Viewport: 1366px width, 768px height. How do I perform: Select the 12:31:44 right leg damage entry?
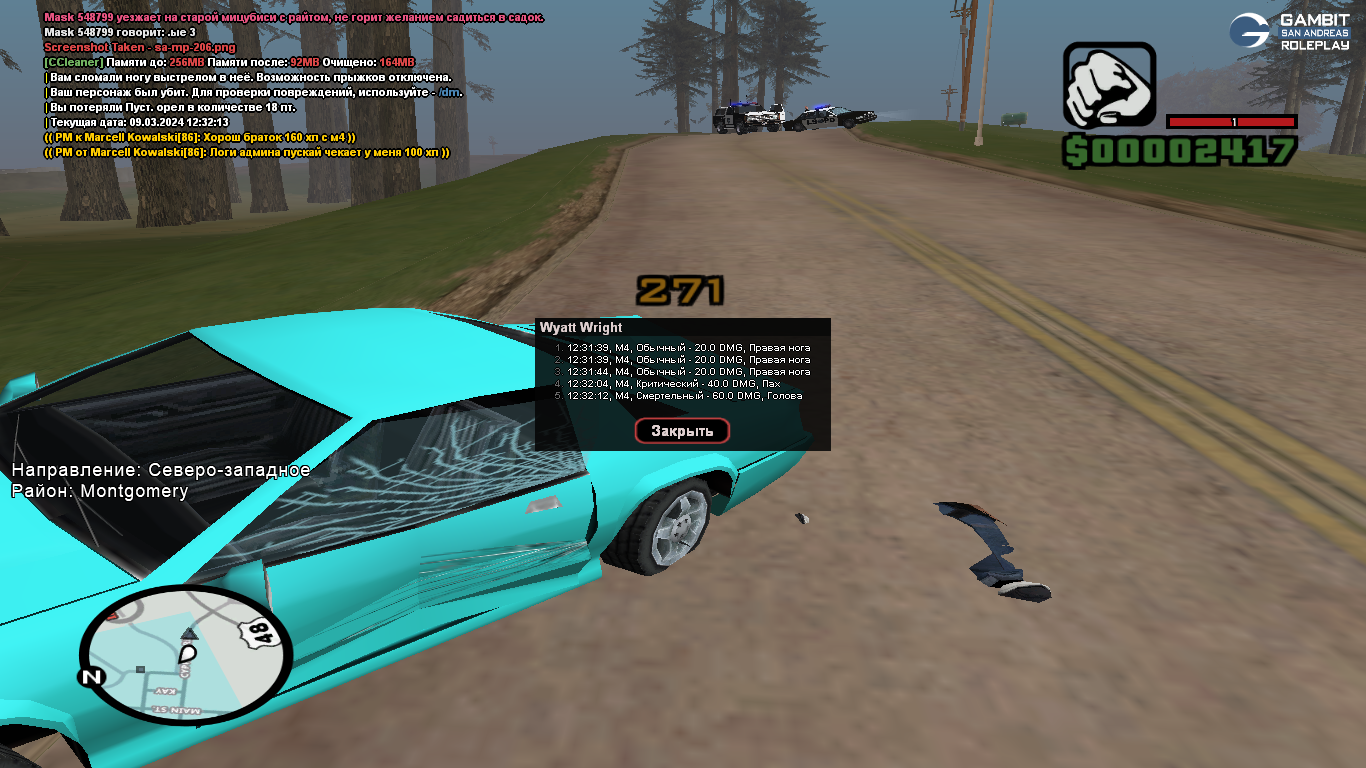click(x=688, y=372)
